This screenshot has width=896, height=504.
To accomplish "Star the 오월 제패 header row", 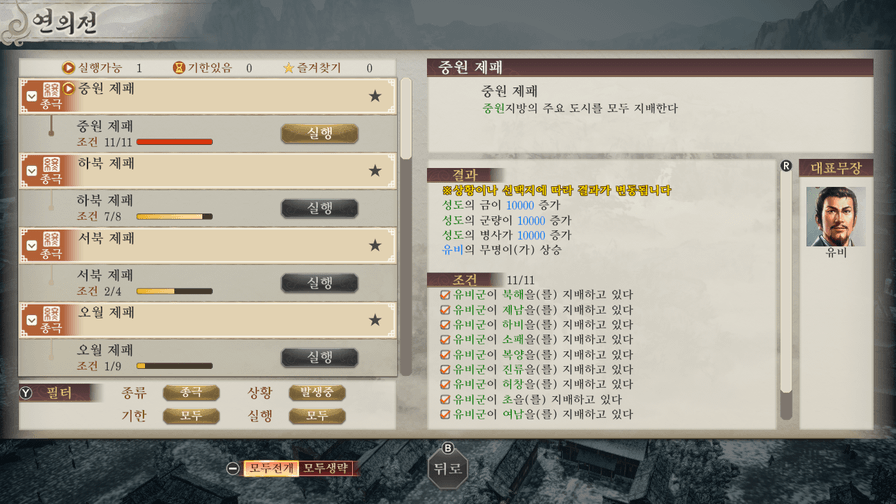I will (375, 320).
